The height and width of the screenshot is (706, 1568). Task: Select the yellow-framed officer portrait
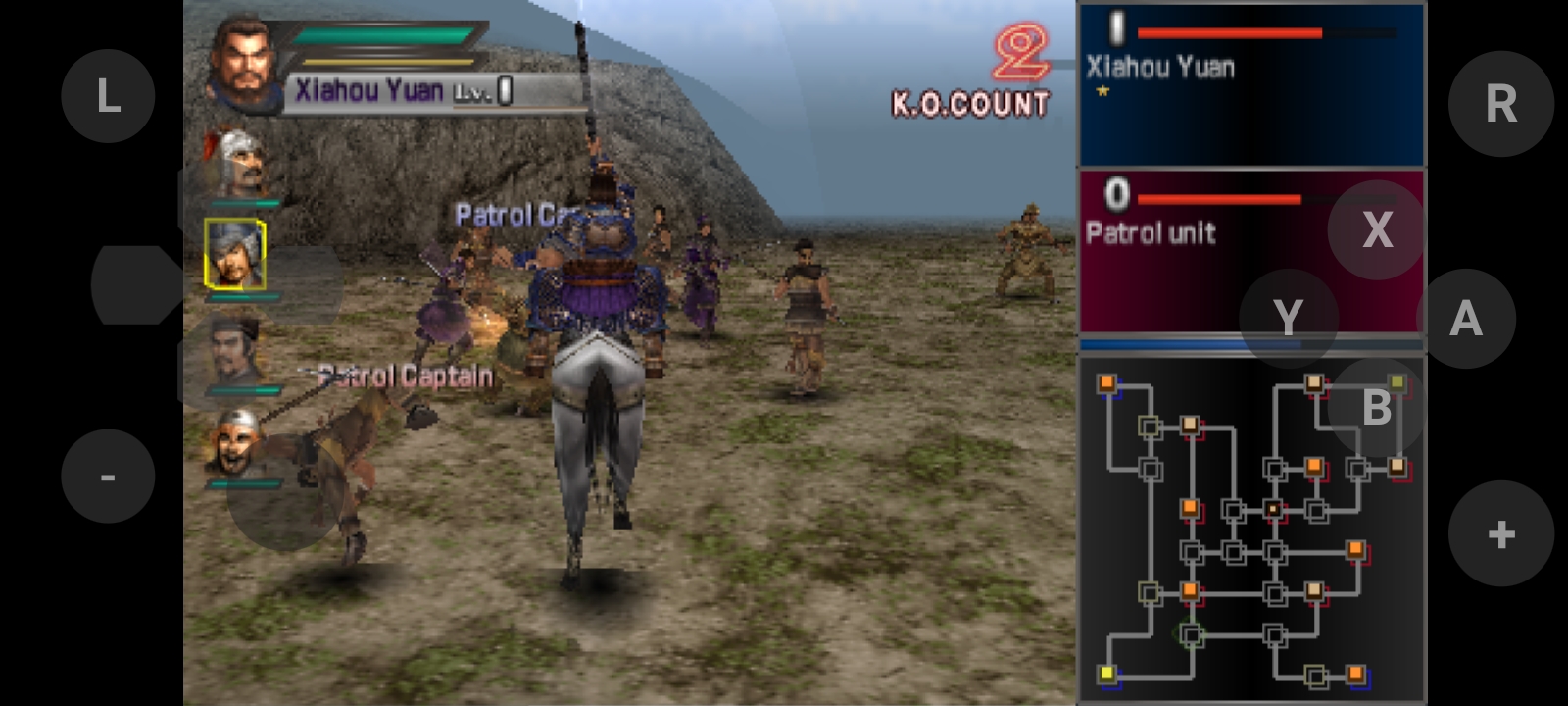pos(234,254)
